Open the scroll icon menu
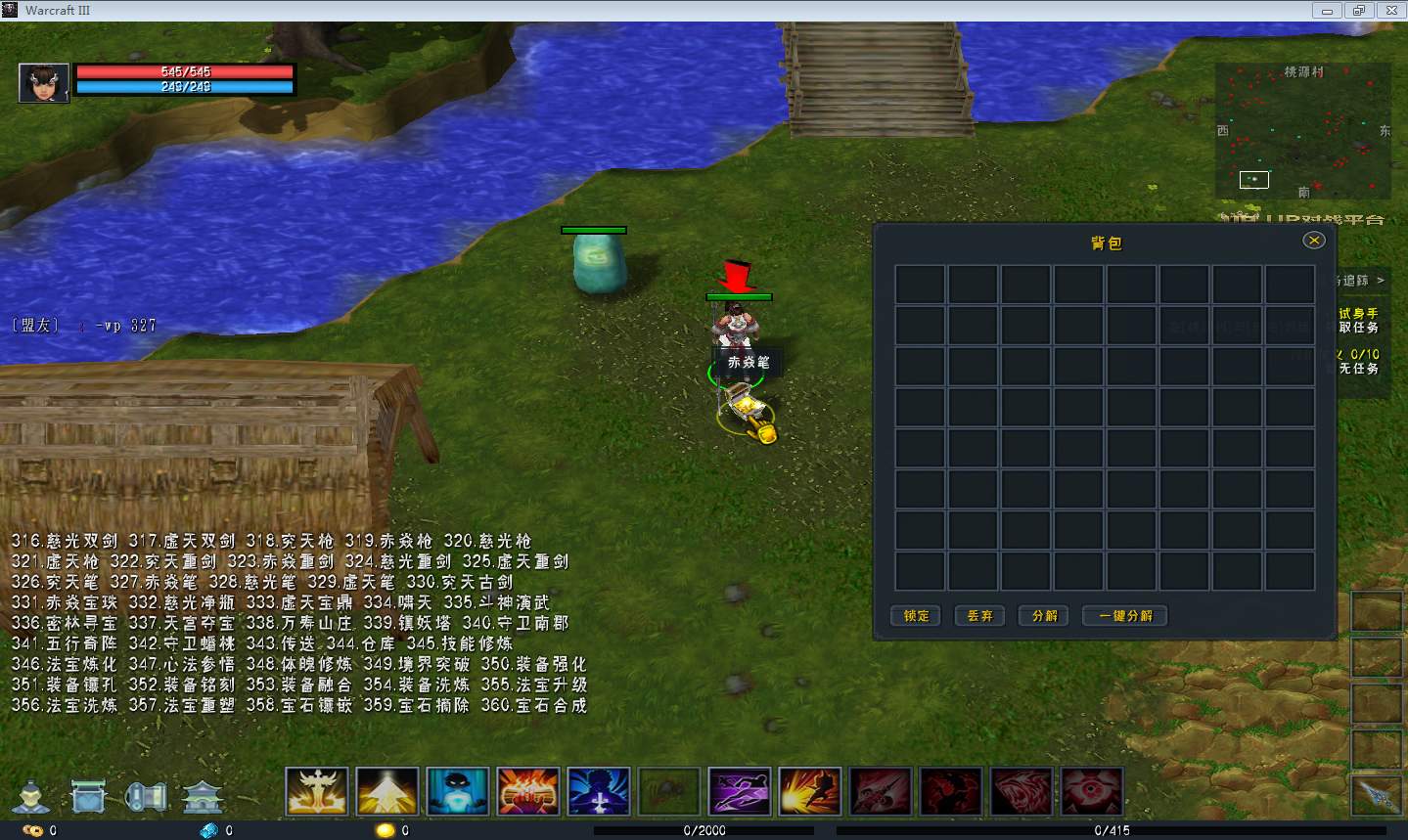1408x840 pixels. pos(147,796)
